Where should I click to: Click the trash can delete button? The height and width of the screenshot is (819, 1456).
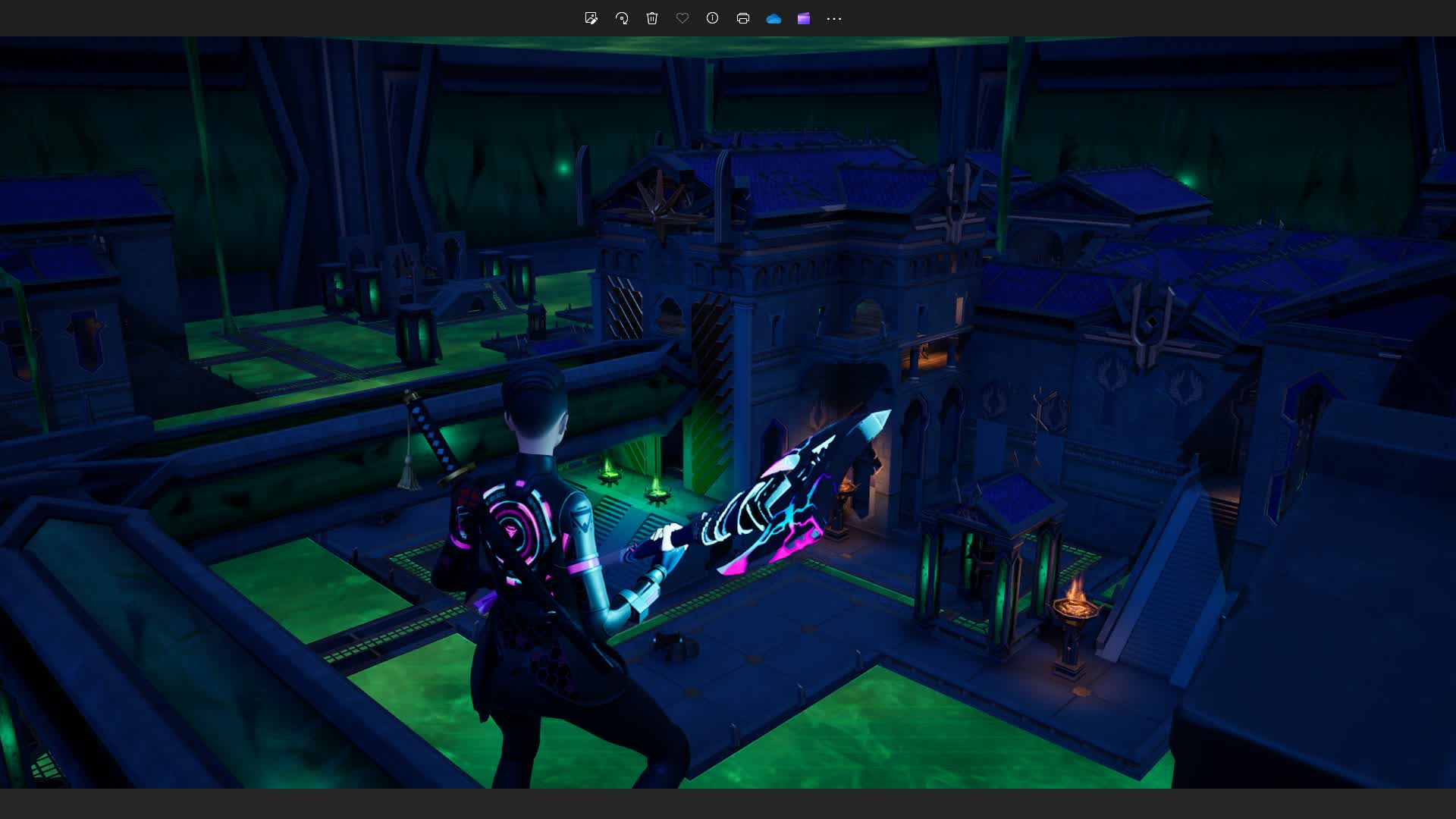point(652,18)
